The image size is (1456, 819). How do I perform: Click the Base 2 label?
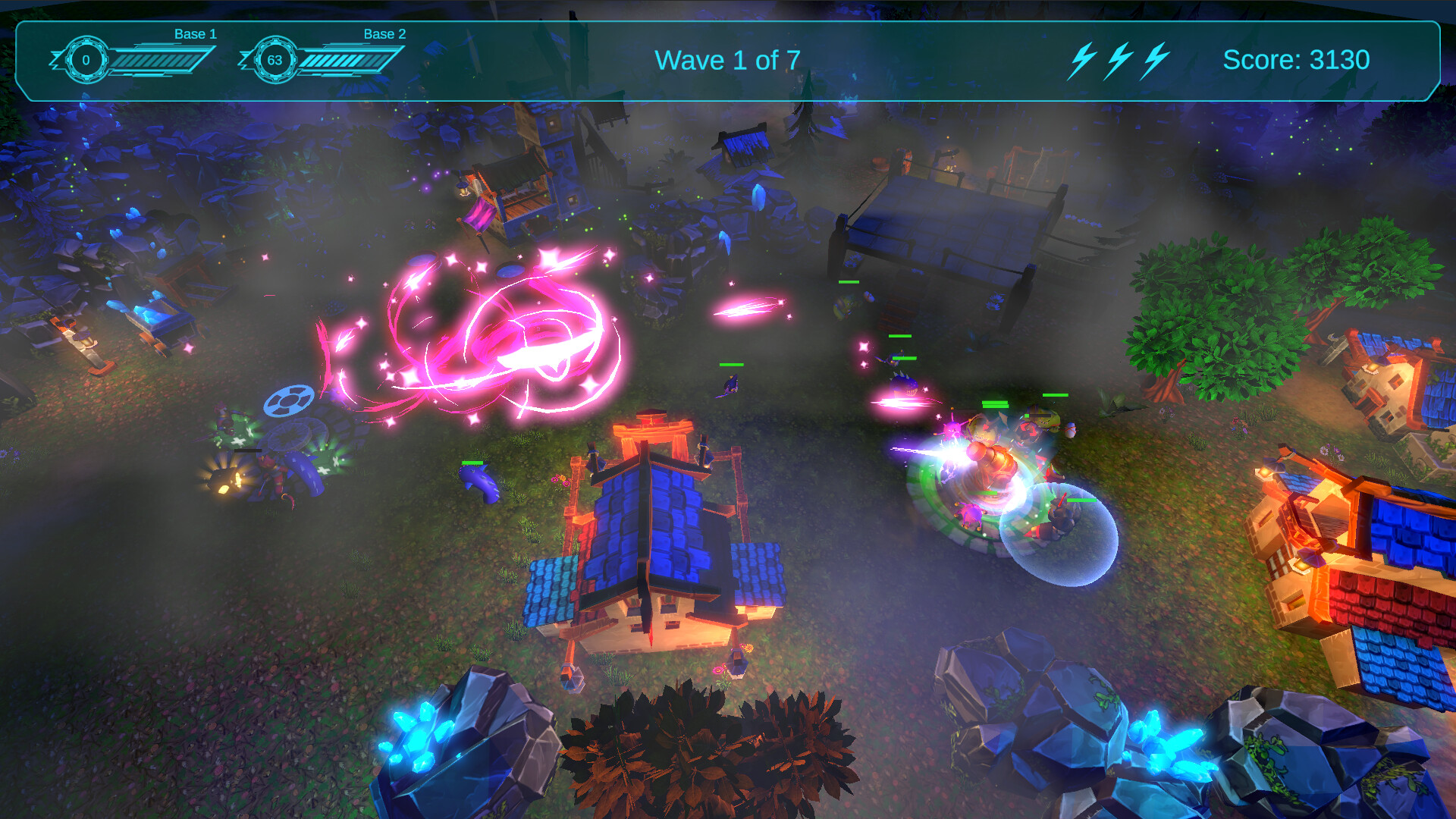pyautogui.click(x=384, y=34)
